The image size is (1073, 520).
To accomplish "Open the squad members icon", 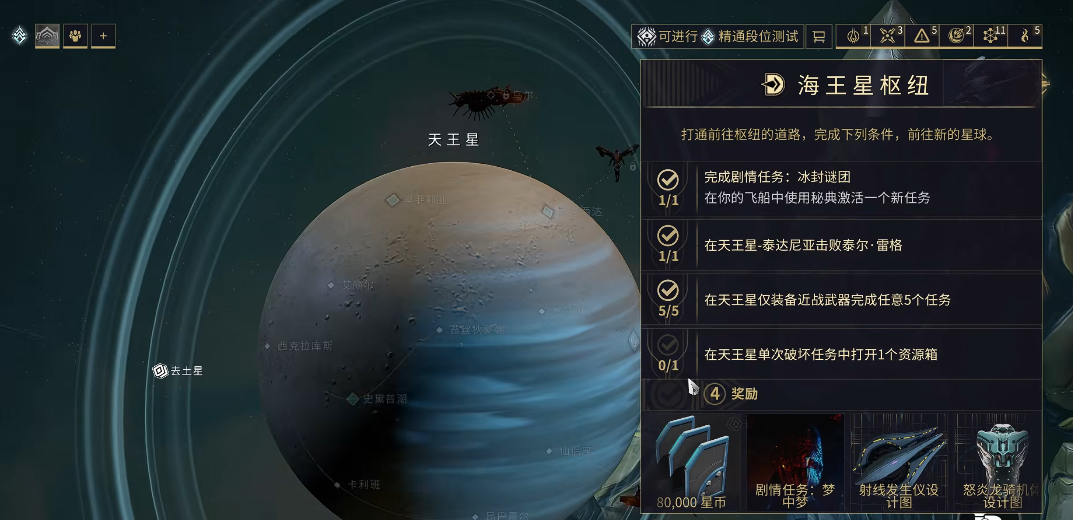I will [75, 37].
